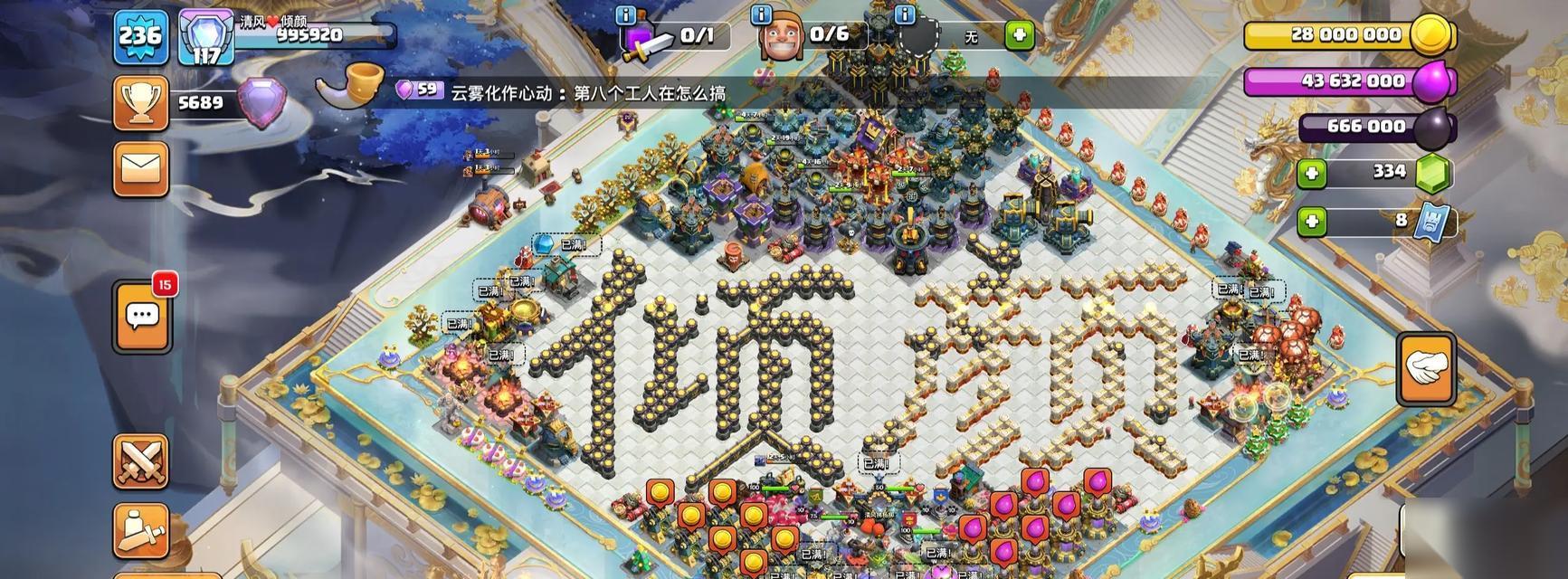Click the green plus next to shield
Viewport: 1568px width, 579px height.
[x=1019, y=35]
